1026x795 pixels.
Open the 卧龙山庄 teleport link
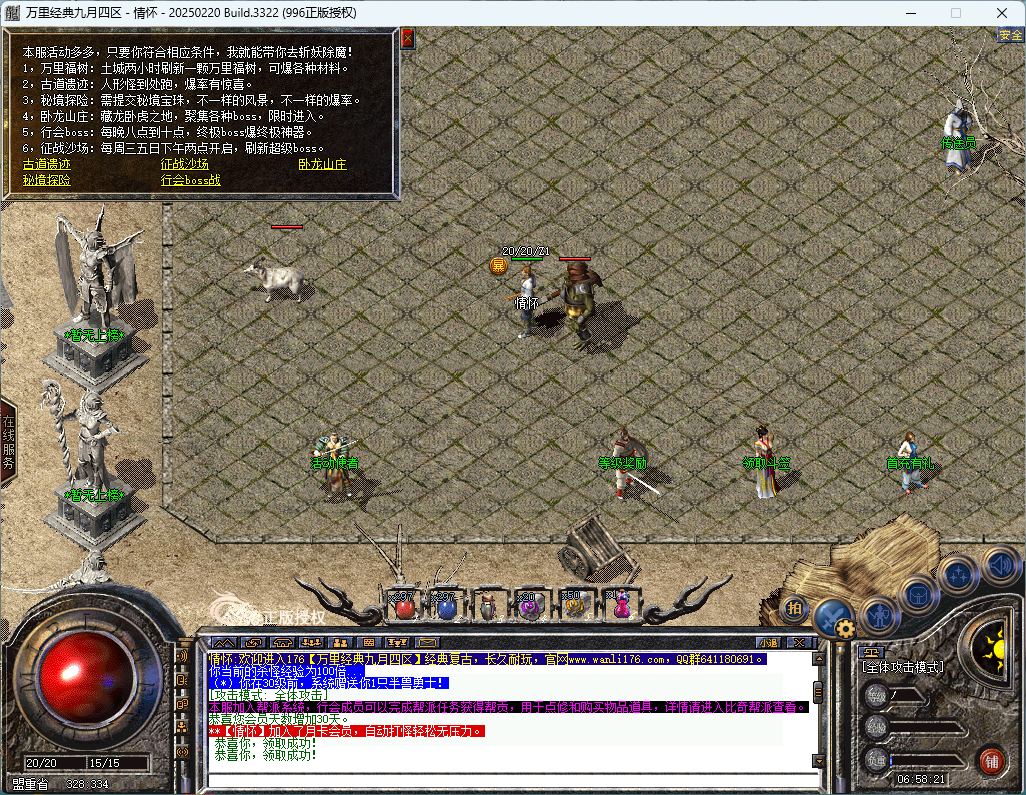(x=322, y=164)
